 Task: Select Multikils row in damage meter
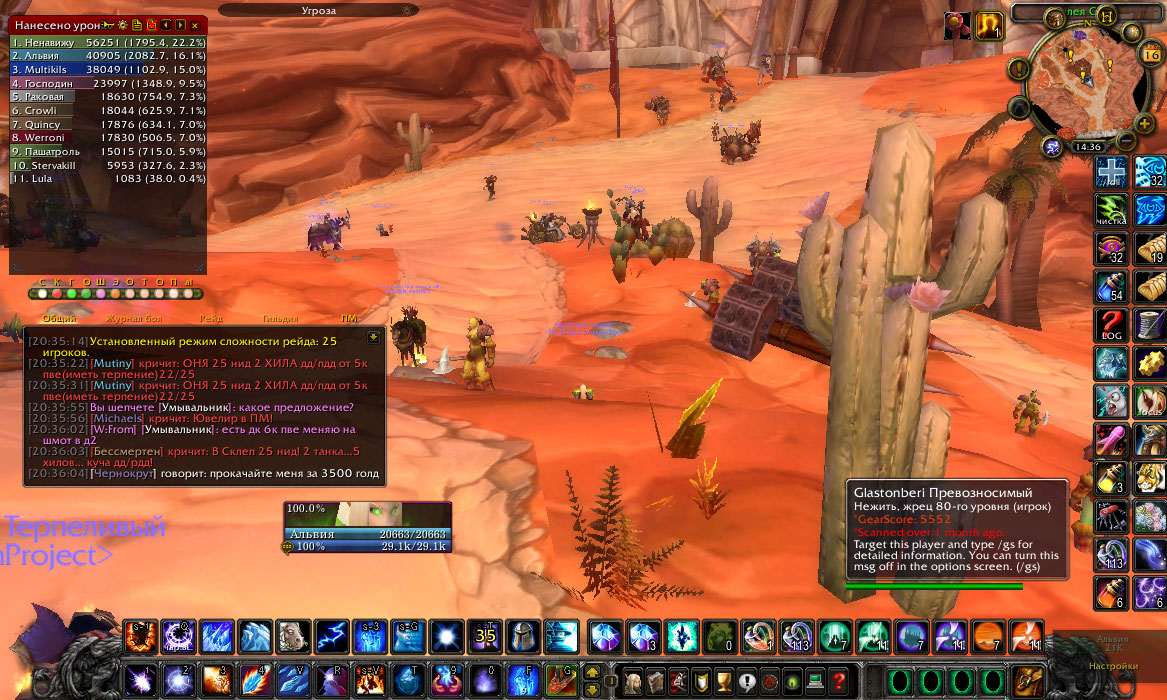pyautogui.click(x=108, y=70)
